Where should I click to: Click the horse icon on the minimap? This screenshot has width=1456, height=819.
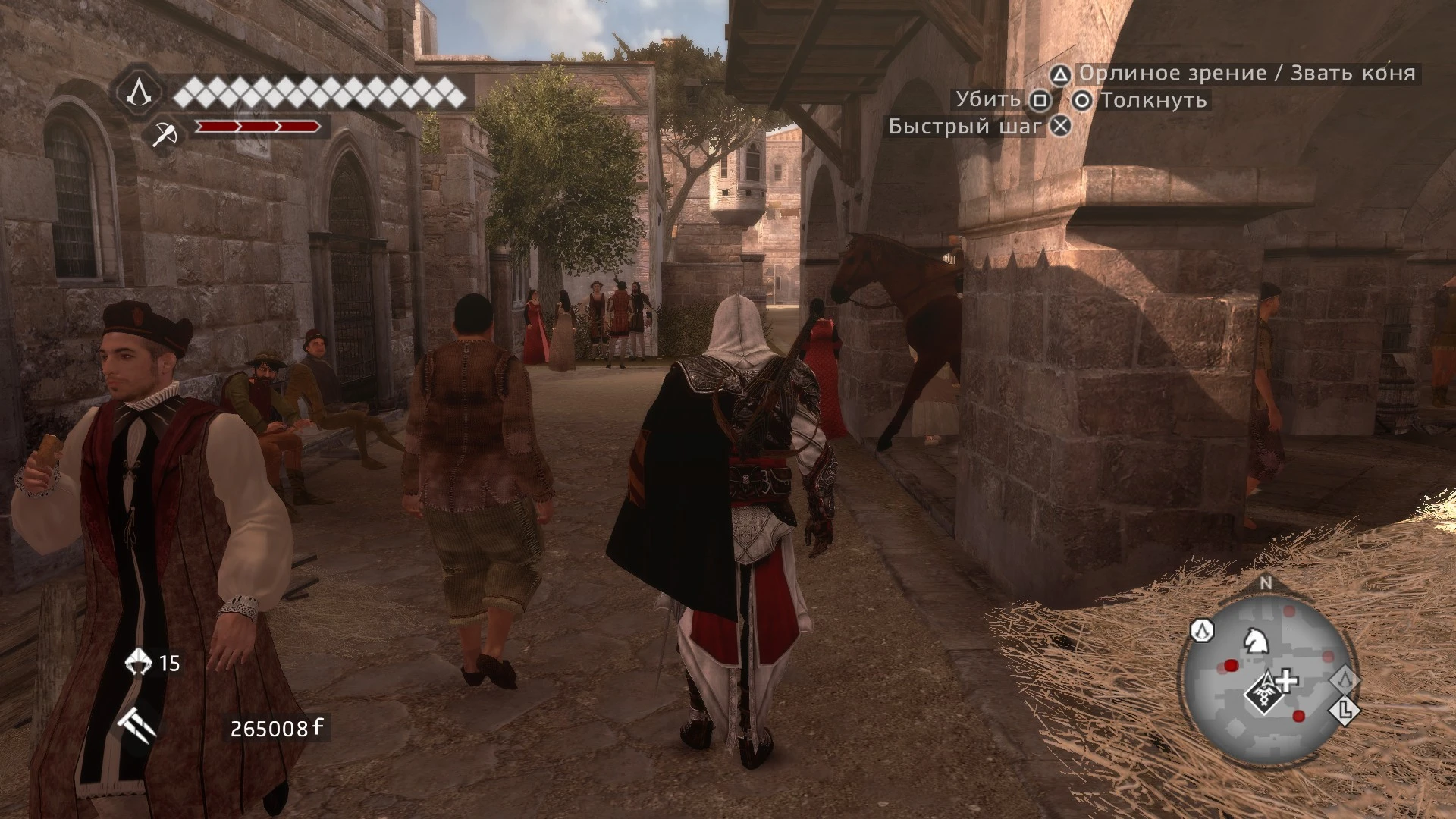[1257, 642]
